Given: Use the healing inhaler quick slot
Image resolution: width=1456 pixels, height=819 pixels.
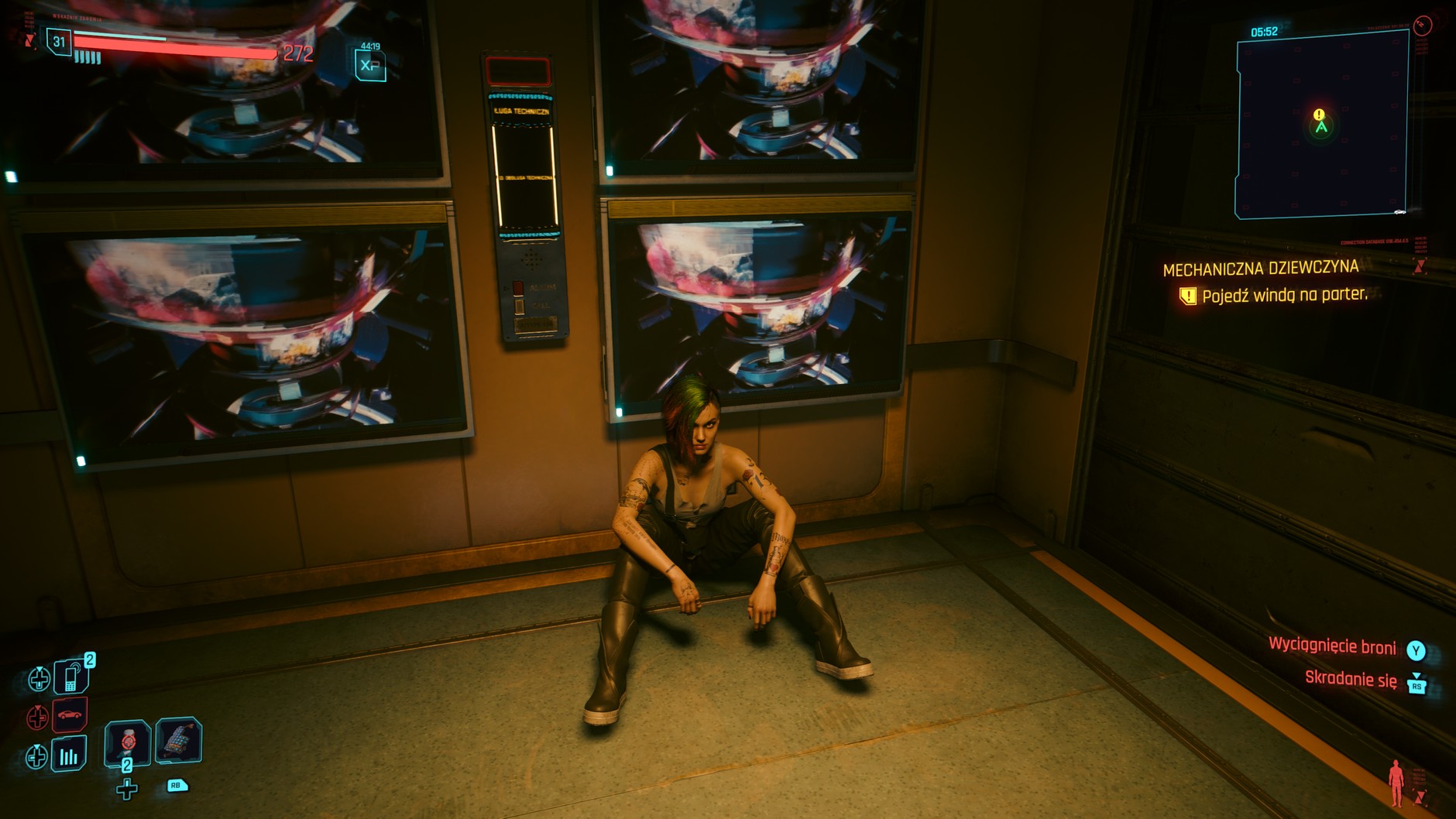Looking at the screenshot, I should tap(128, 742).
